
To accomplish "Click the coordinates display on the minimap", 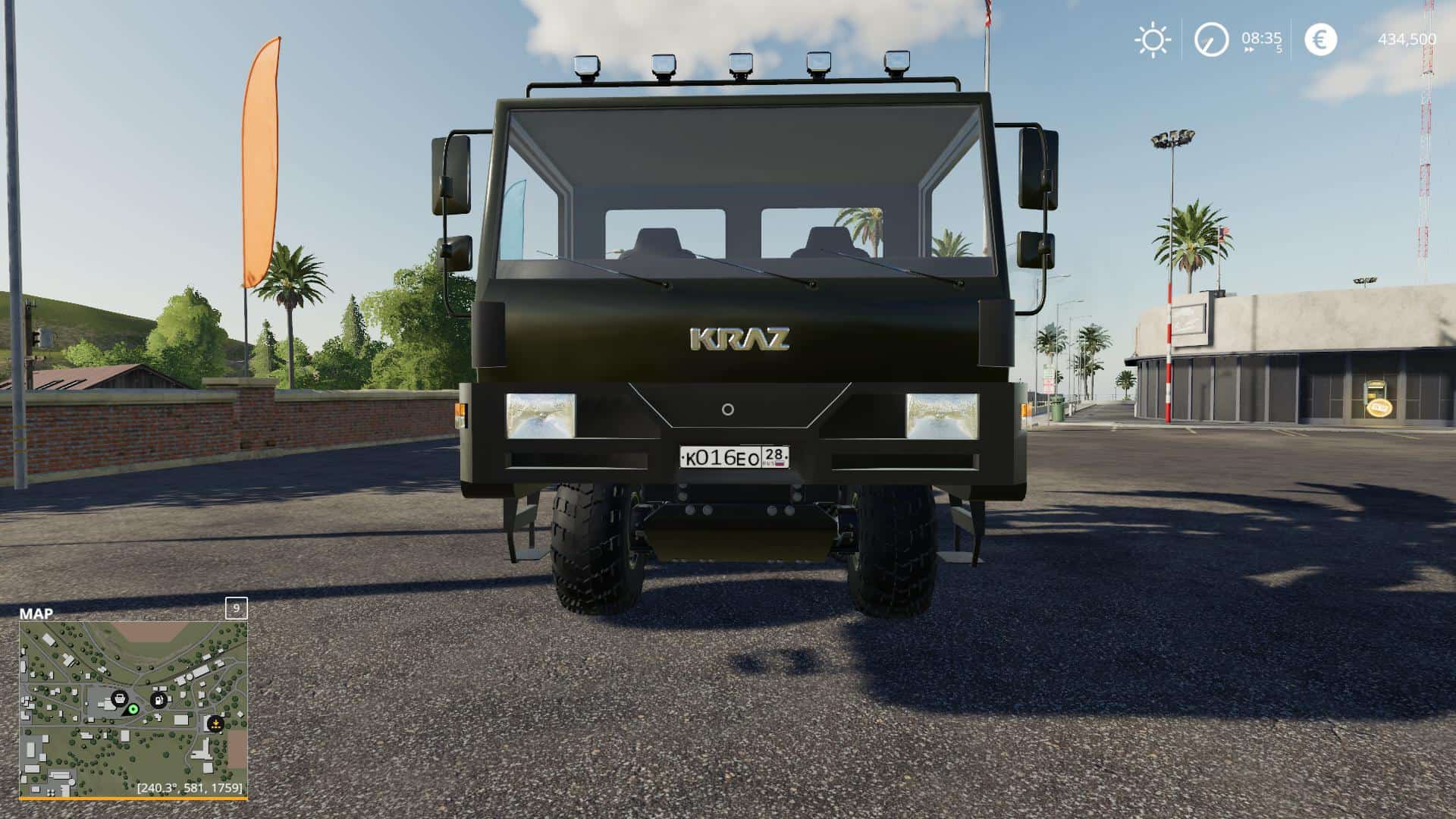I will 190,788.
